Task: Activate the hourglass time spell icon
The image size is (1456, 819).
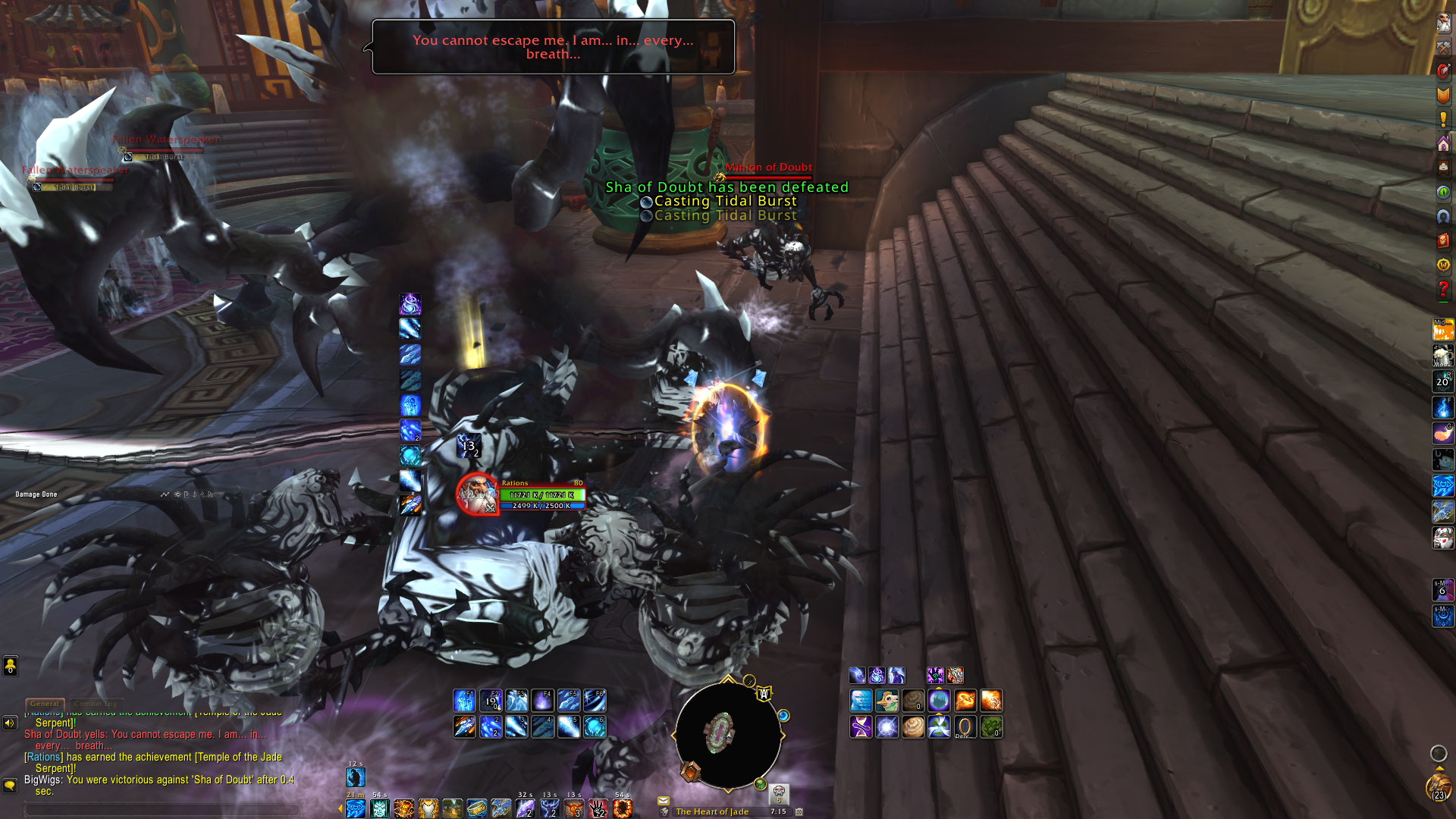Action: [x=861, y=727]
